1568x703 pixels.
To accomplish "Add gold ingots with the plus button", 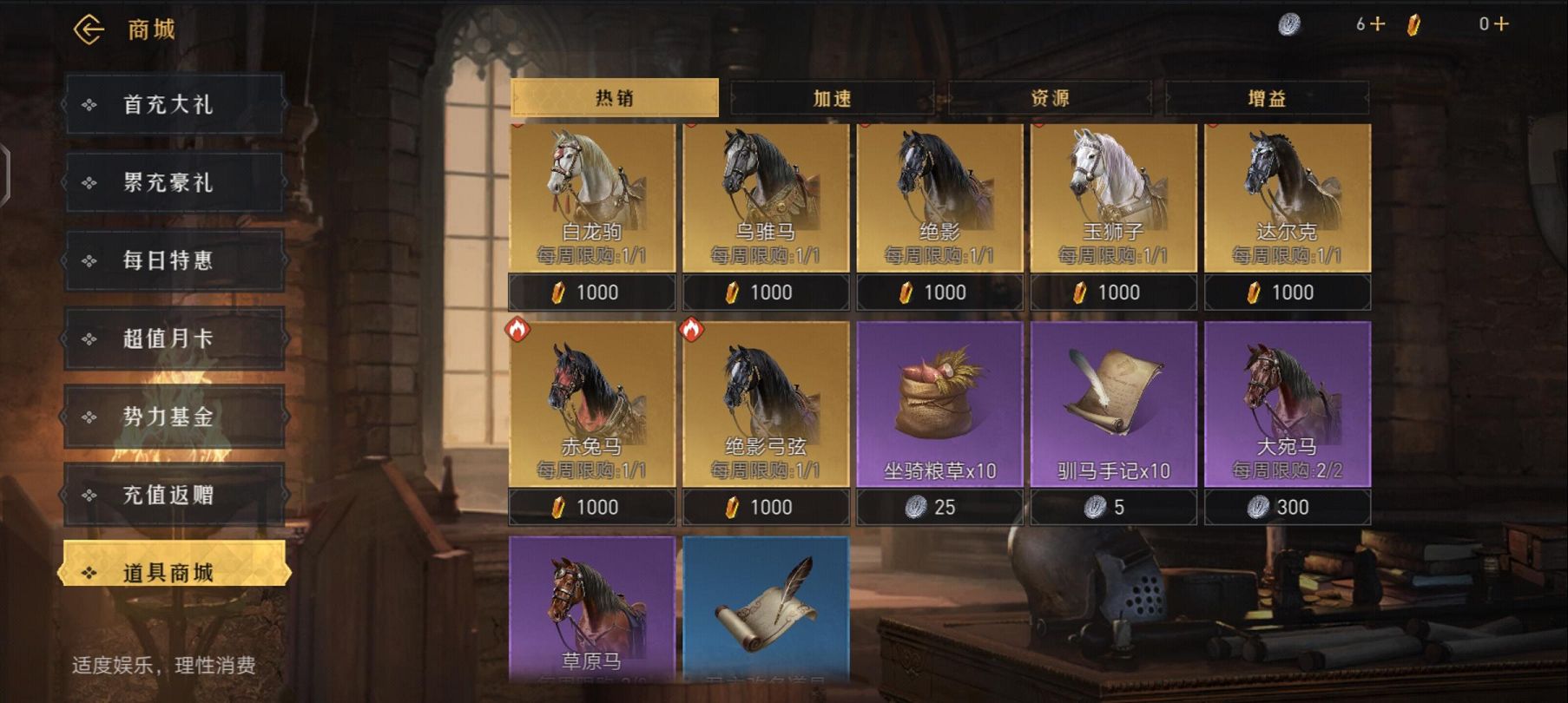I will (1503, 24).
